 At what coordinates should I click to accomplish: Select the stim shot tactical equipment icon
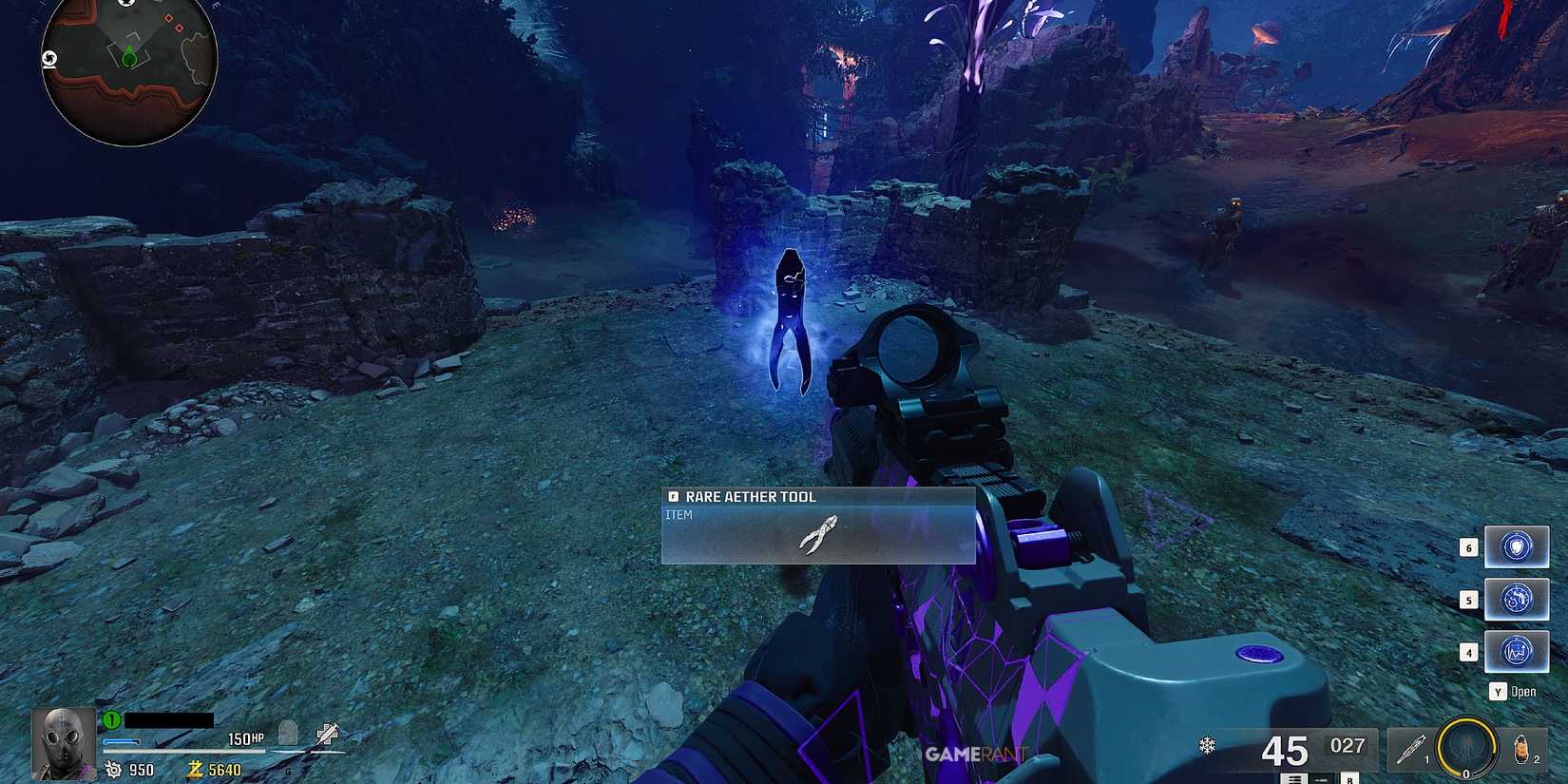point(1410,749)
